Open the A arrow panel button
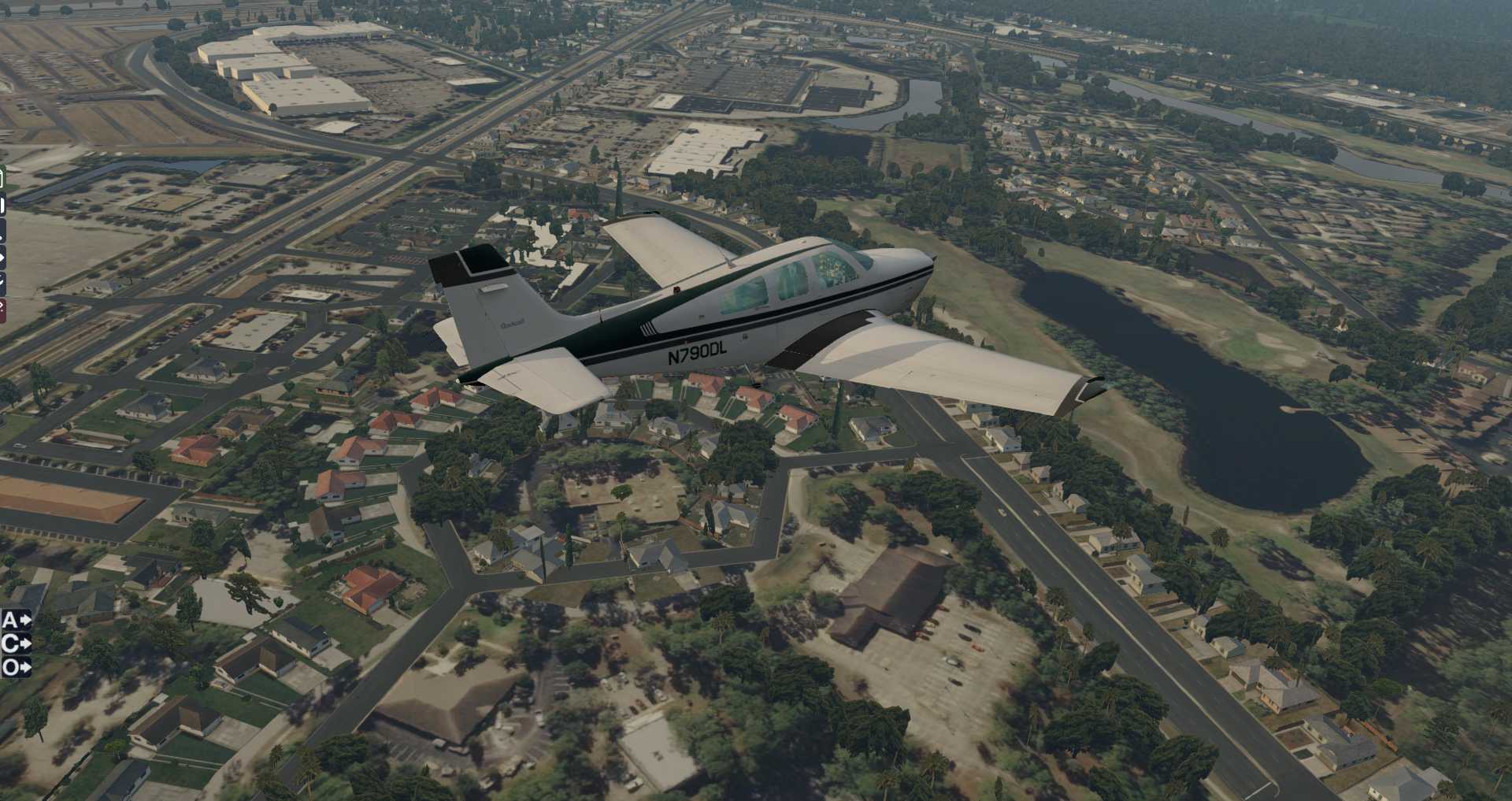1512x801 pixels. tap(16, 621)
